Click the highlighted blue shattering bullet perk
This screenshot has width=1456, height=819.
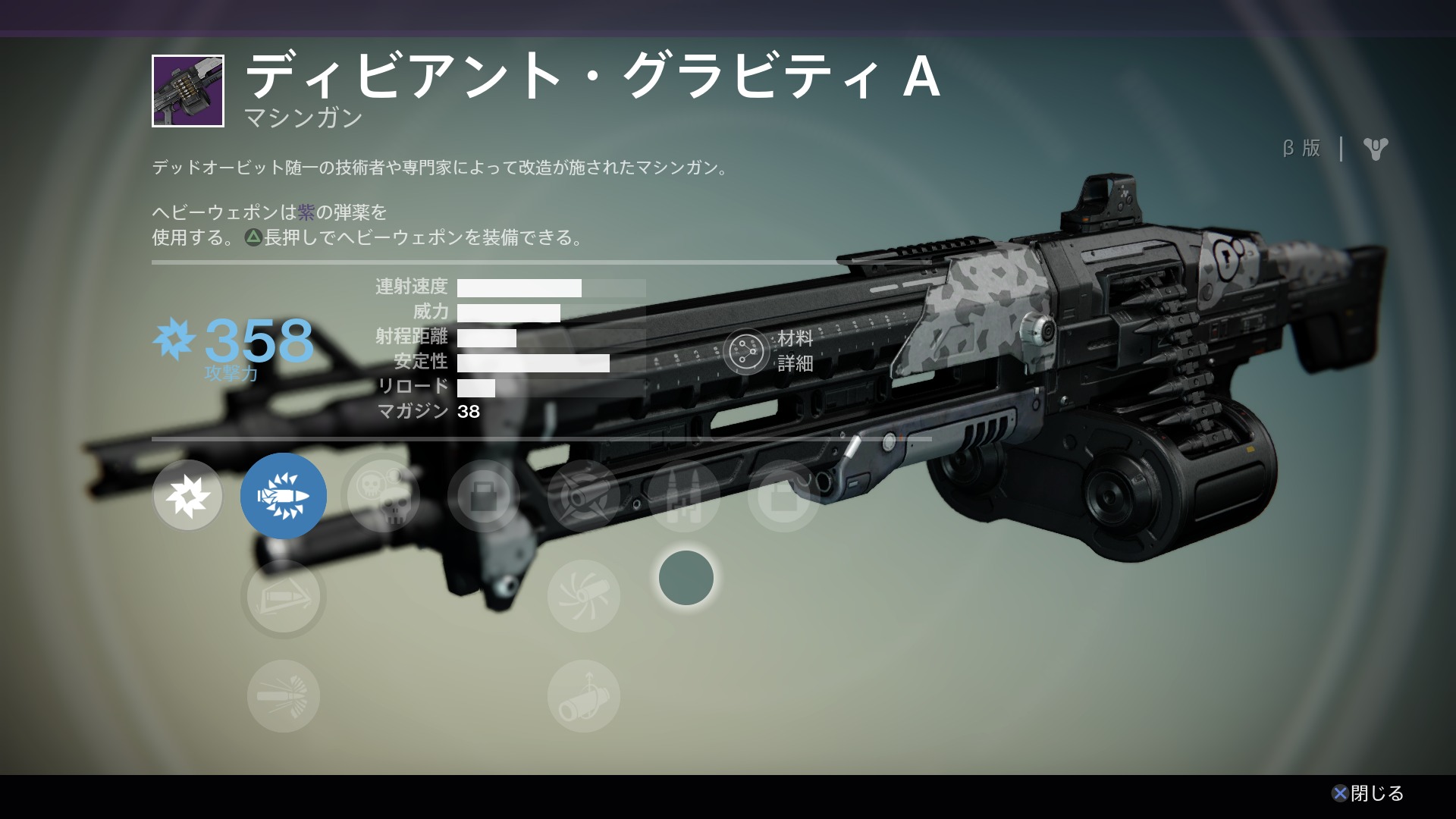[x=284, y=496]
